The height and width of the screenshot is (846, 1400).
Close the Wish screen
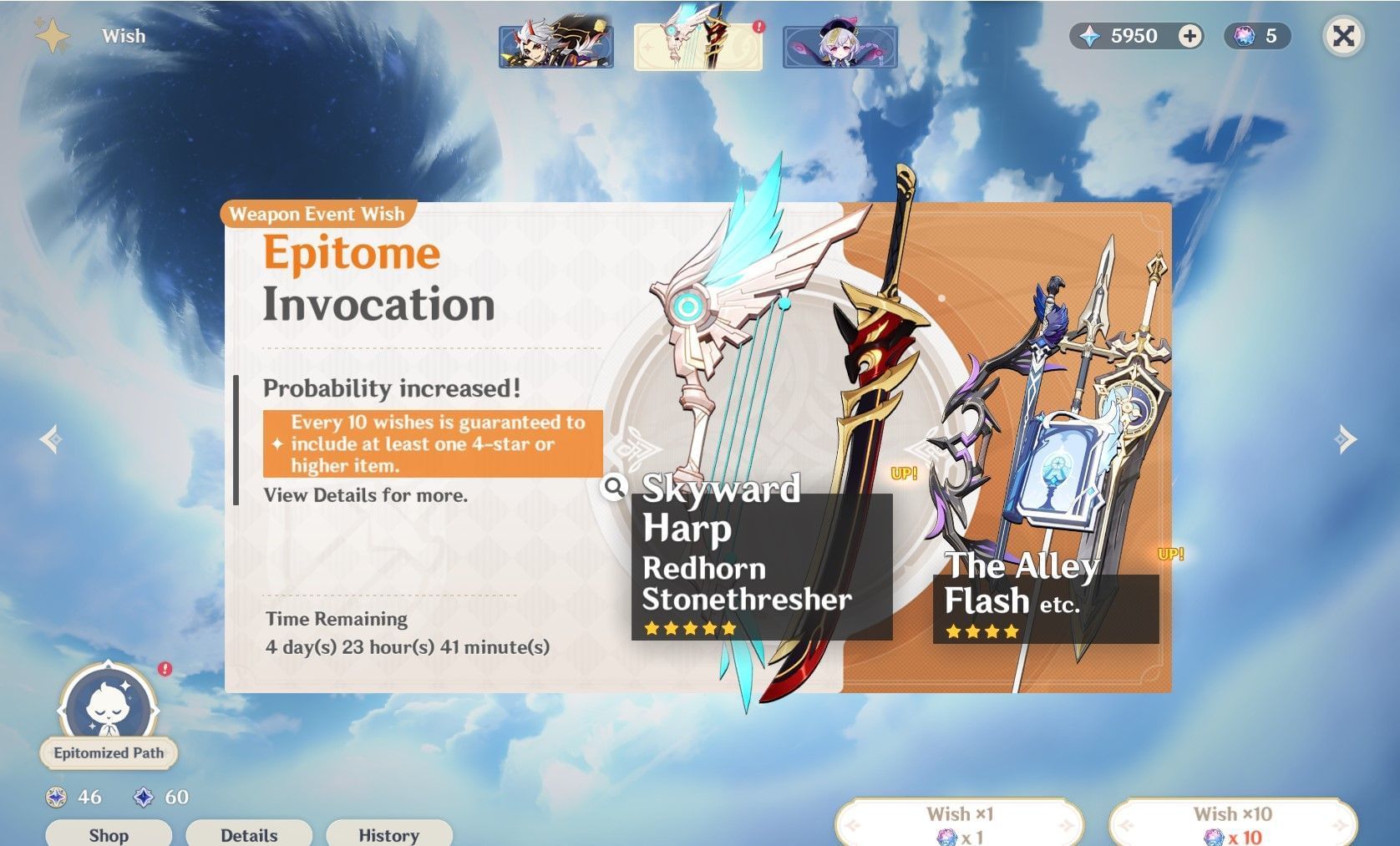pyautogui.click(x=1343, y=36)
